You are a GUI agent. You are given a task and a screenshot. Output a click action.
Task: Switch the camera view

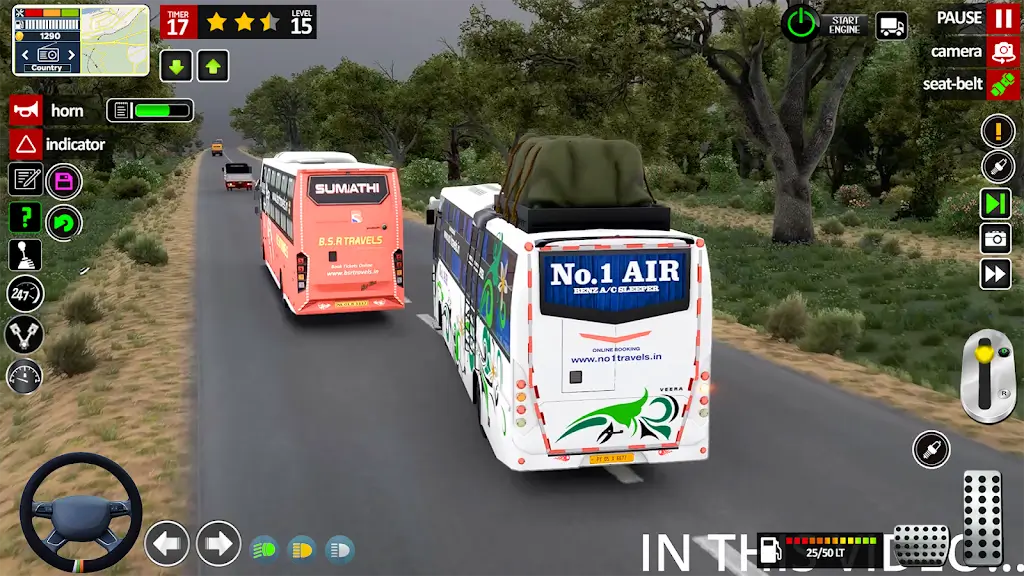(1003, 52)
